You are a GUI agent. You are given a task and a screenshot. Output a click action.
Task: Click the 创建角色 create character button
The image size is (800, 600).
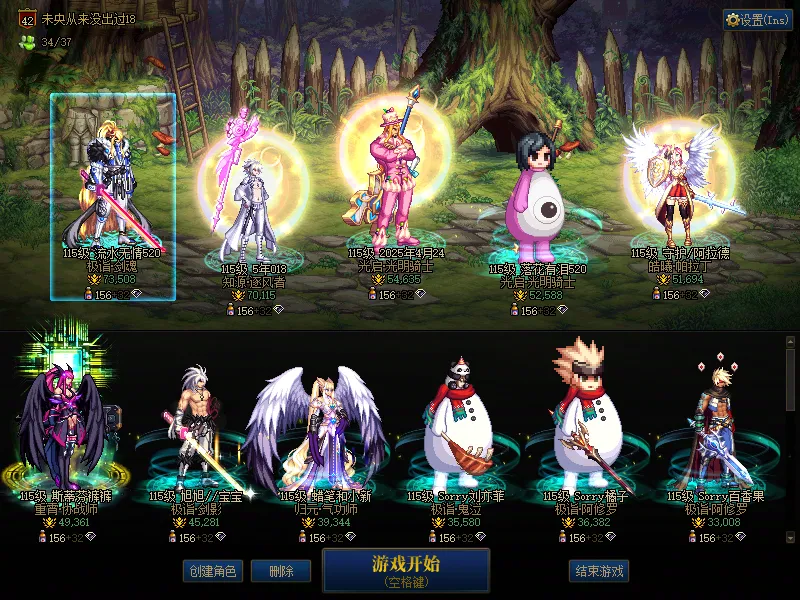(x=212, y=571)
